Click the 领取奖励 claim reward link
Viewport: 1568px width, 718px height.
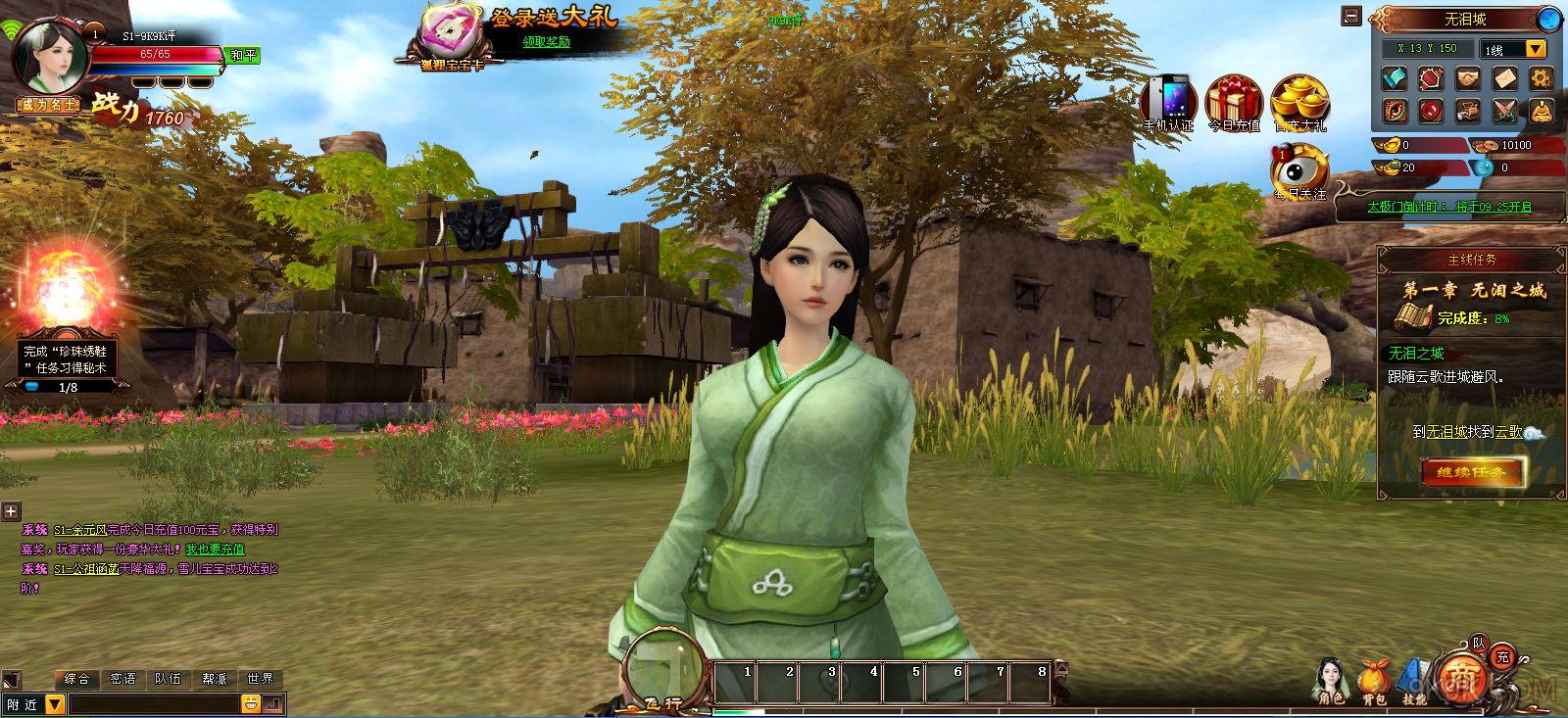546,42
